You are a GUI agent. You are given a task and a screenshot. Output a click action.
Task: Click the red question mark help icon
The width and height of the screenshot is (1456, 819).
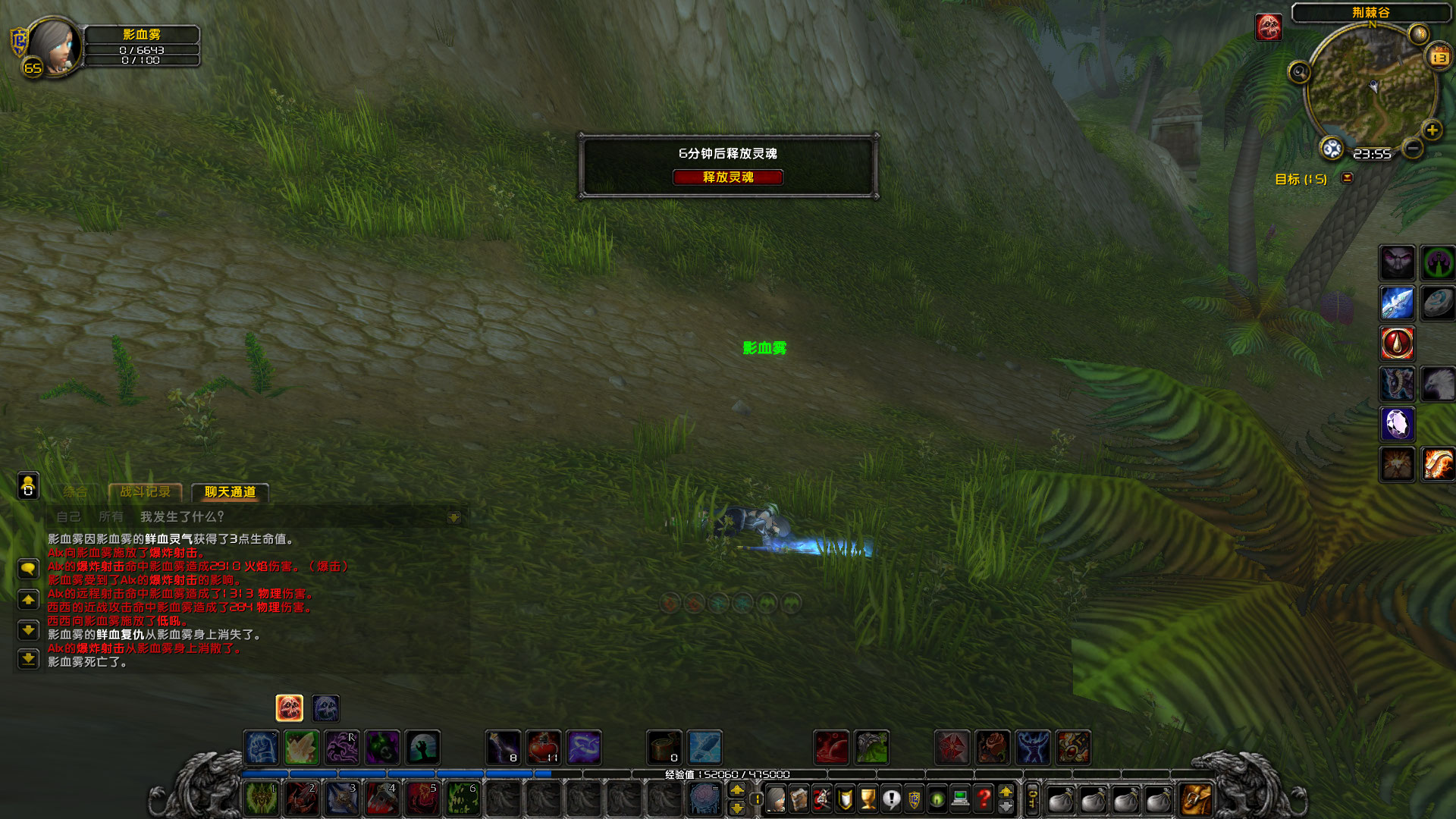pos(983,798)
